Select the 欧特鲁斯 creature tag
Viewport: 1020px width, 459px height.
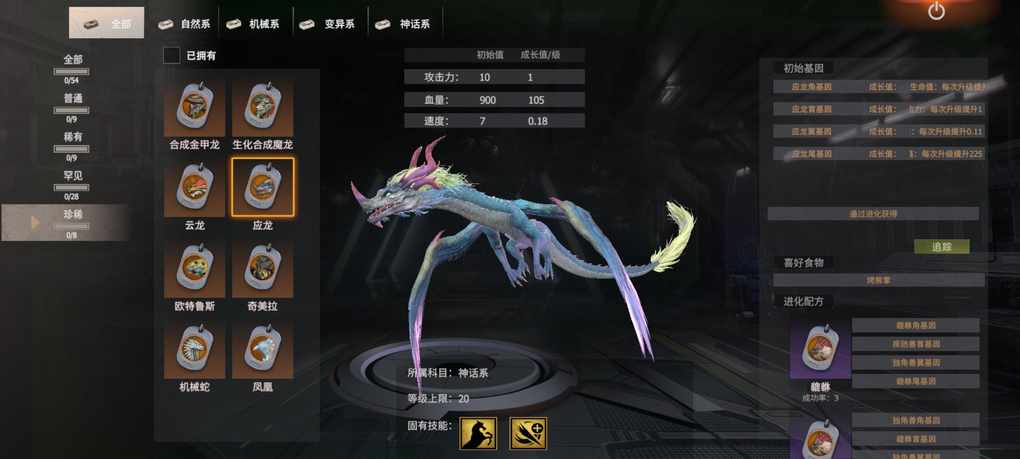(194, 268)
